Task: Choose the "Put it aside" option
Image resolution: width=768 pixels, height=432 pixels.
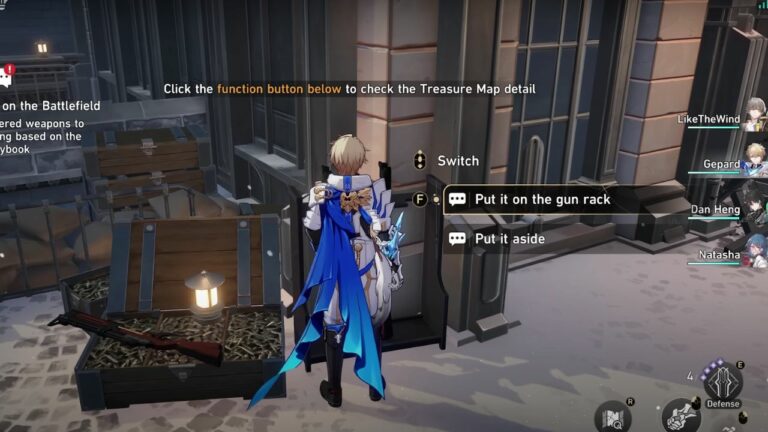Action: pos(510,239)
